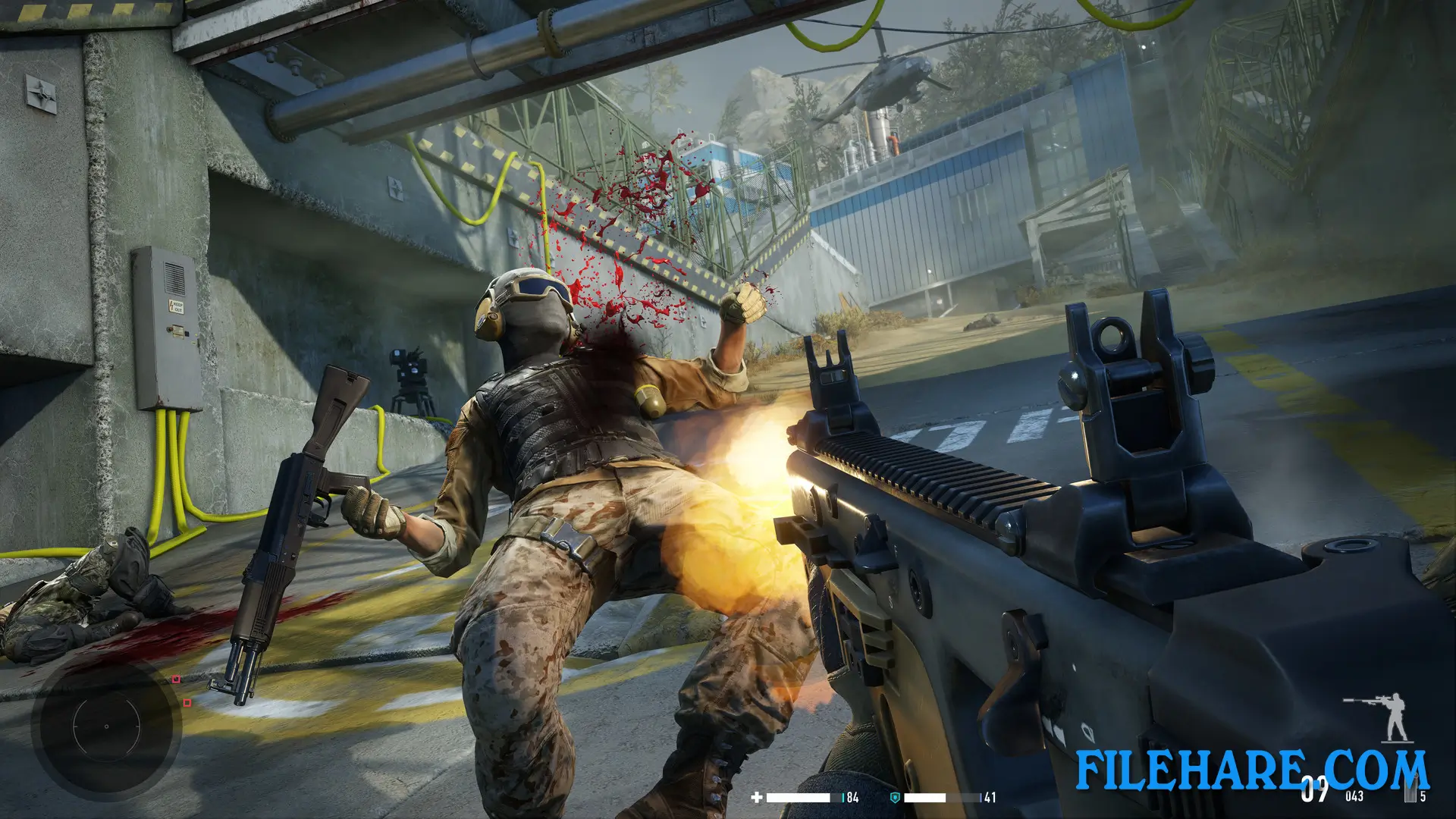Click the crouched shooter silhouette in the weapon indicator
Image resolution: width=1456 pixels, height=819 pixels.
point(1397,717)
